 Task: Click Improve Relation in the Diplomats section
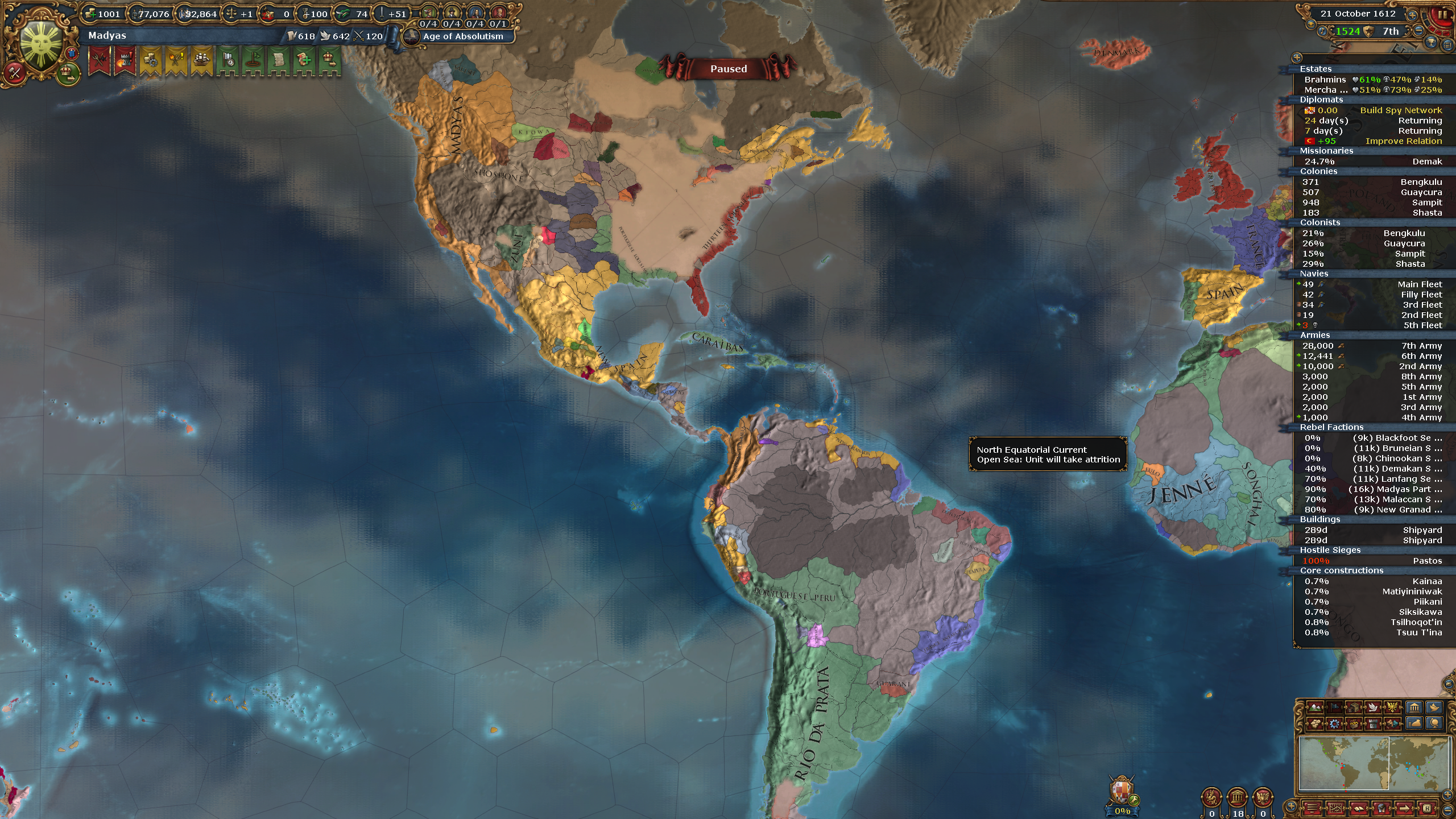(1400, 141)
